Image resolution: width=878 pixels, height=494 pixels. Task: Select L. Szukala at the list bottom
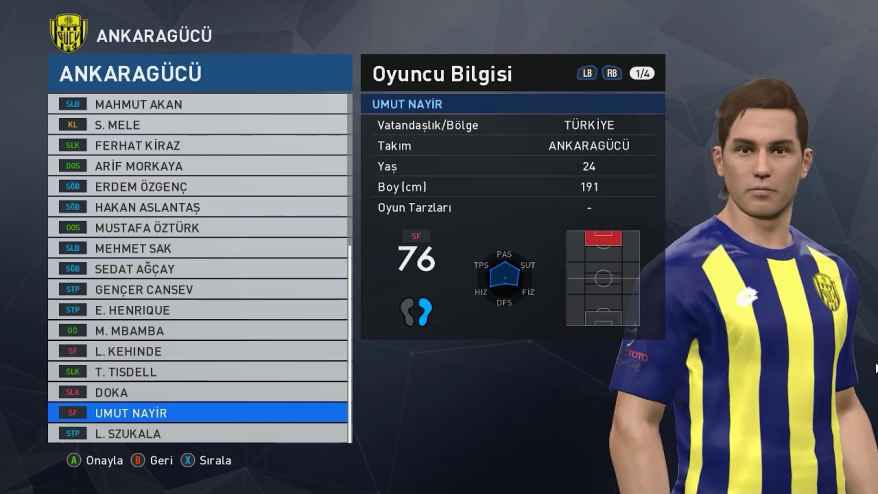pyautogui.click(x=198, y=434)
